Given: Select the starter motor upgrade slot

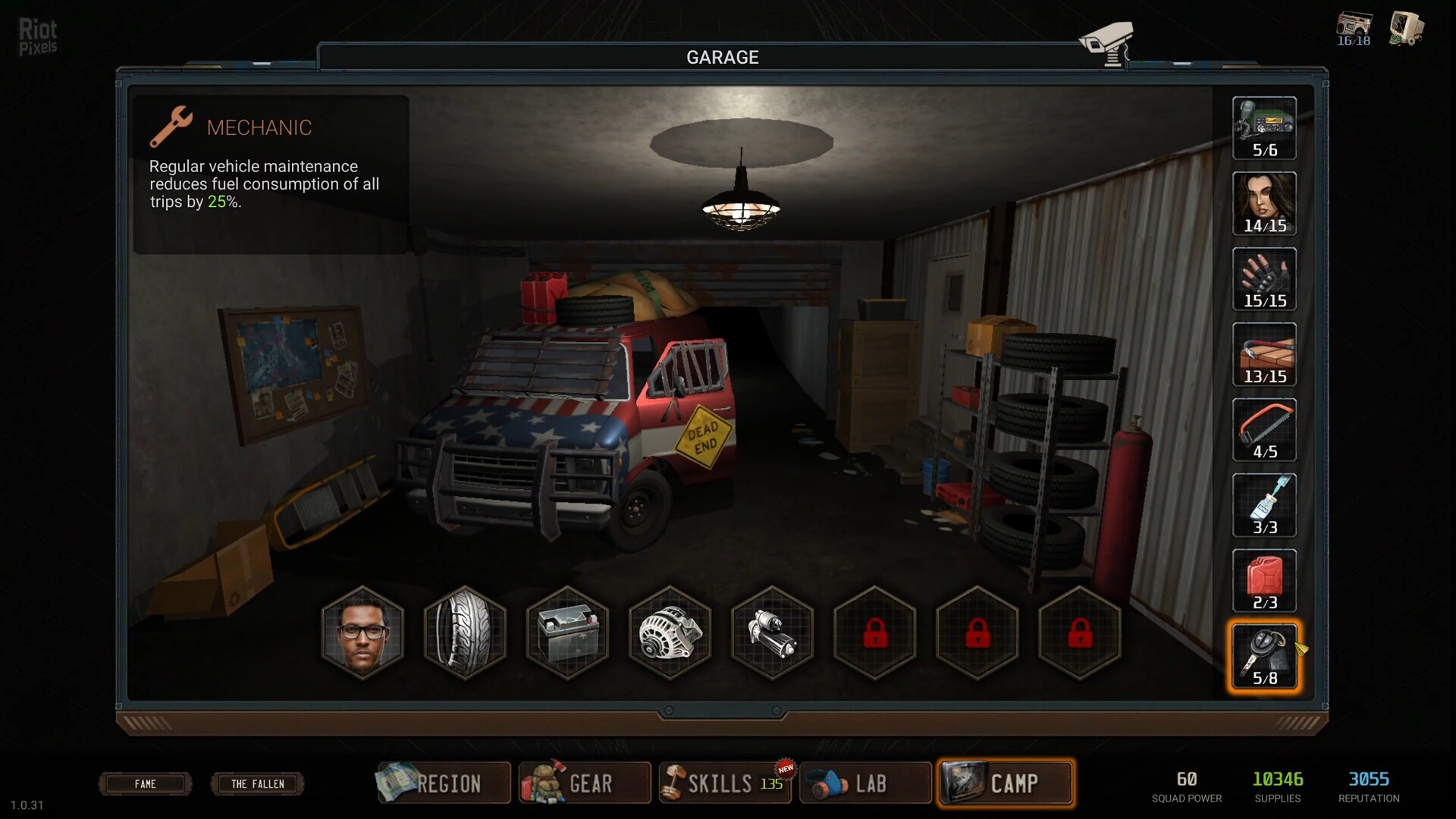Looking at the screenshot, I should pyautogui.click(x=772, y=632).
